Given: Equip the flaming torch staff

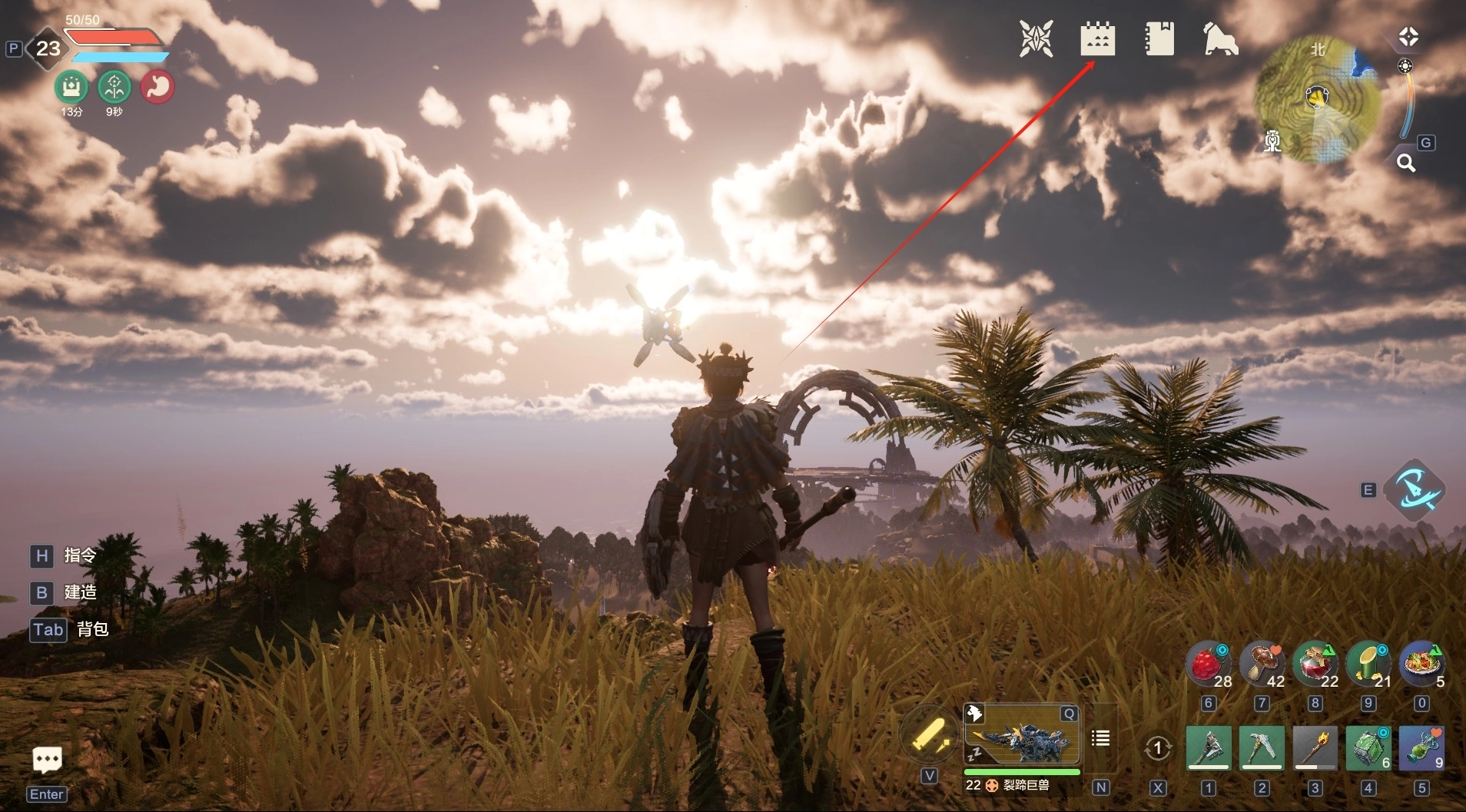Looking at the screenshot, I should coord(1315,747).
